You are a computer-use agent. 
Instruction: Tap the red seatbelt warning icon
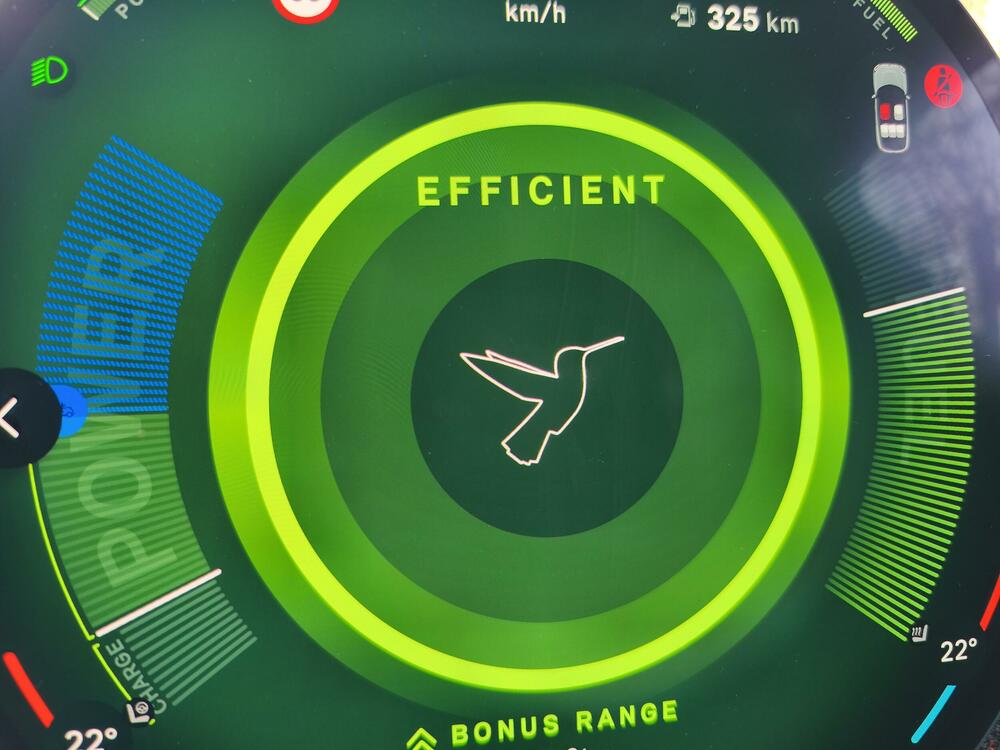point(942,81)
